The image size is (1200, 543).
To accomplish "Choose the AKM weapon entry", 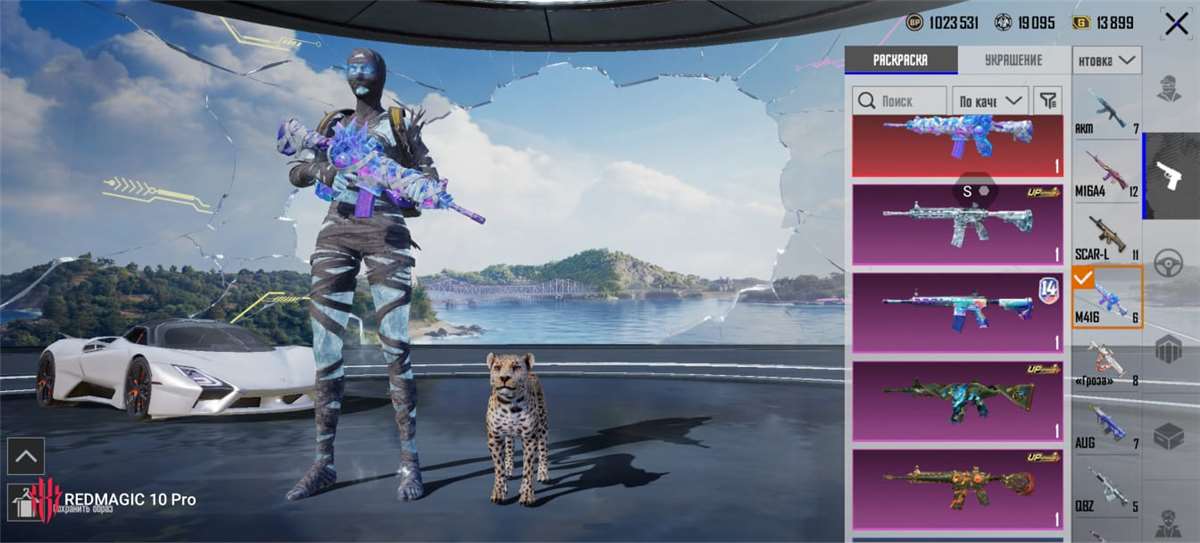I will [x=1107, y=112].
